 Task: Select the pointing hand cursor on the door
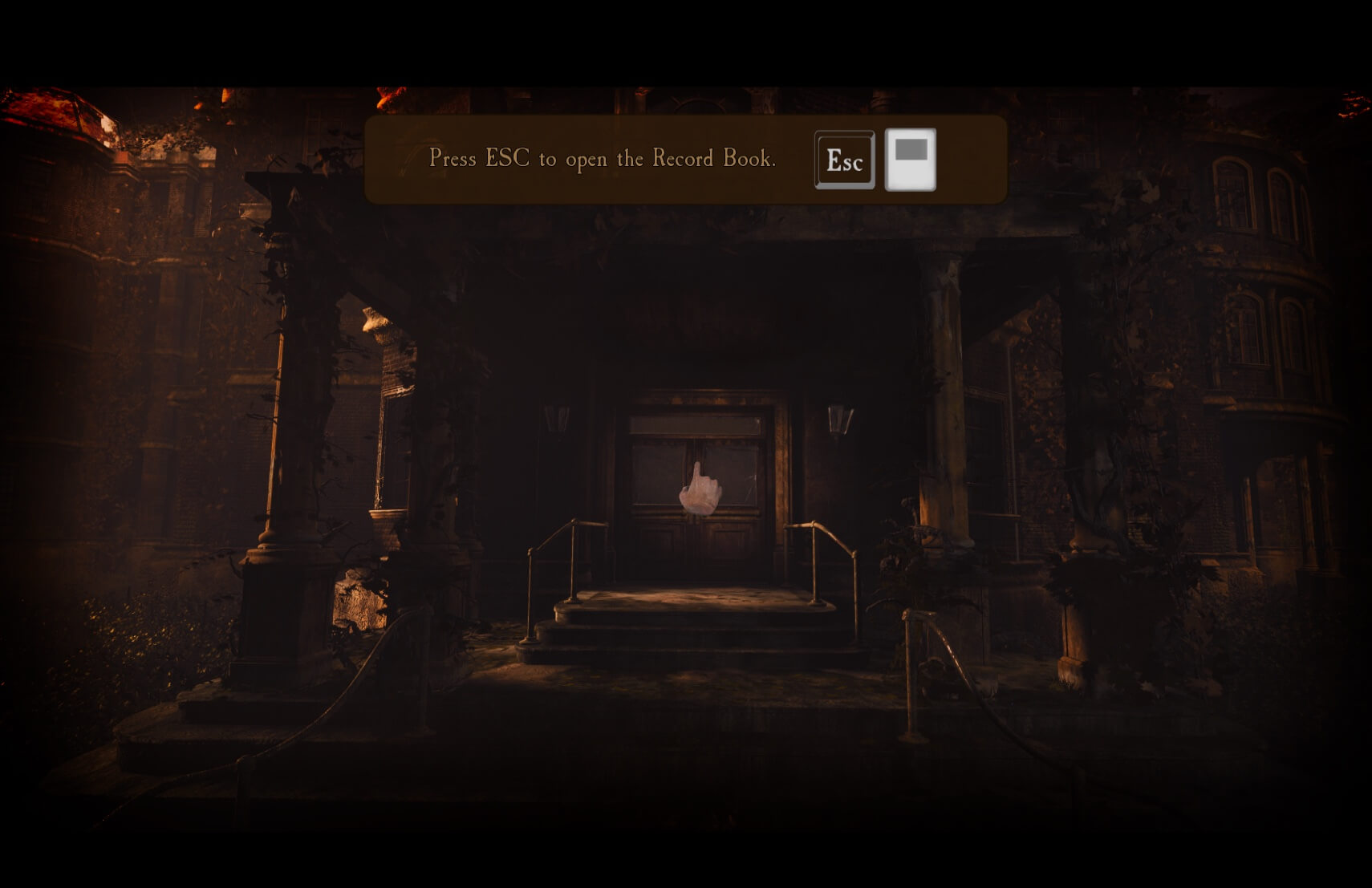tap(700, 491)
